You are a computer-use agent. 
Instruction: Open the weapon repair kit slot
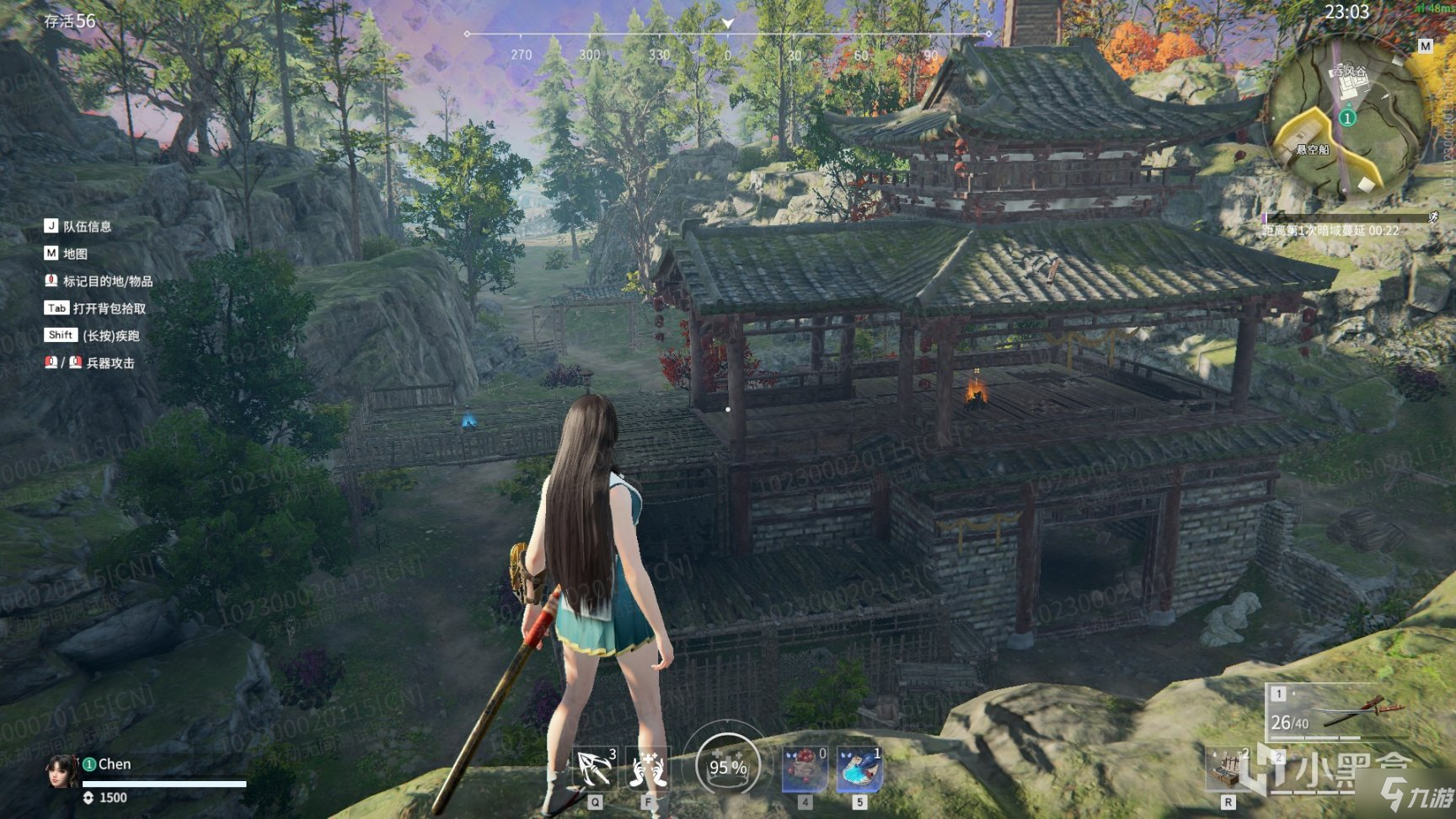1228,768
